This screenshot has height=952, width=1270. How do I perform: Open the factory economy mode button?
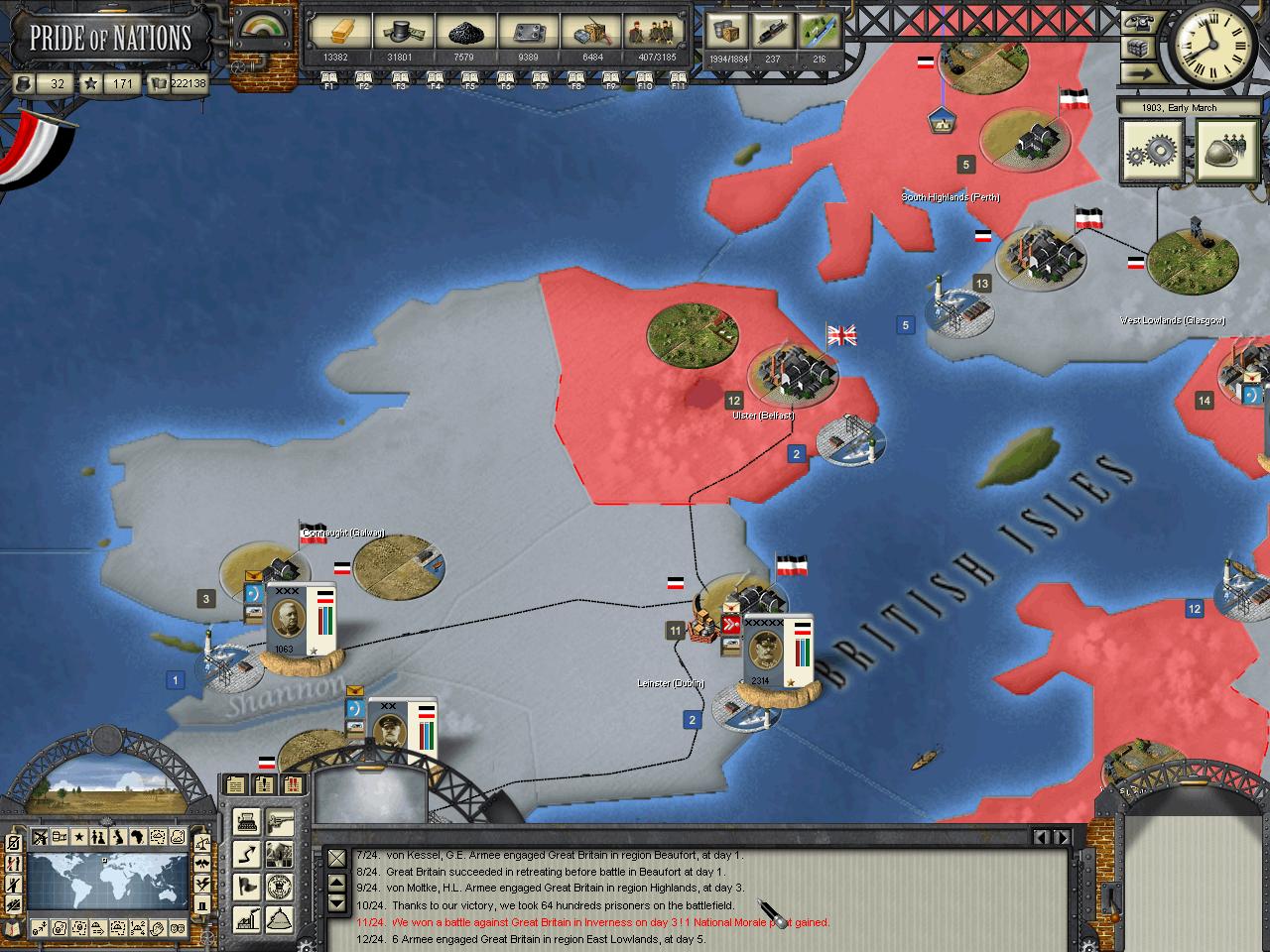pyautogui.click(x=247, y=917)
